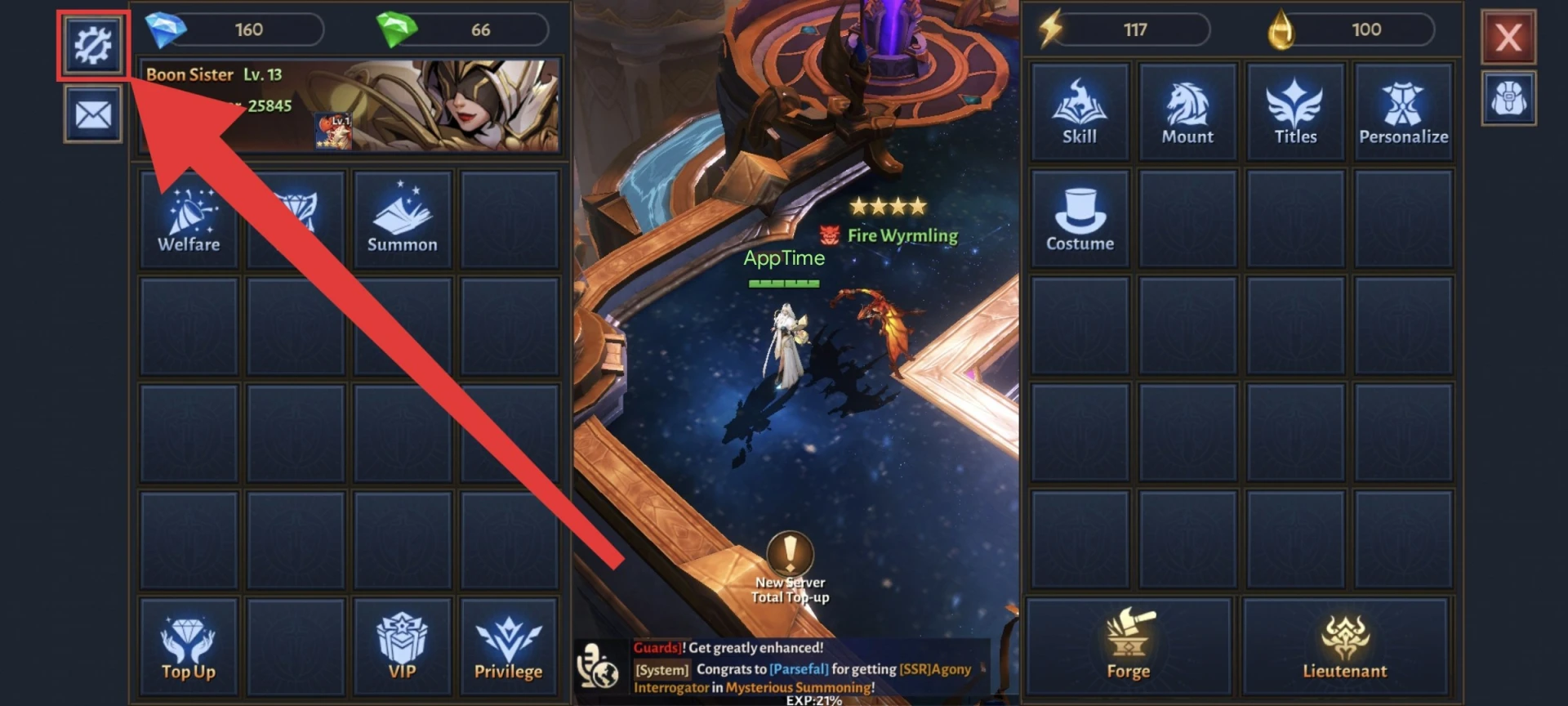Image resolution: width=1568 pixels, height=706 pixels.
Task: Open the chat channel globe icon
Action: (x=598, y=666)
